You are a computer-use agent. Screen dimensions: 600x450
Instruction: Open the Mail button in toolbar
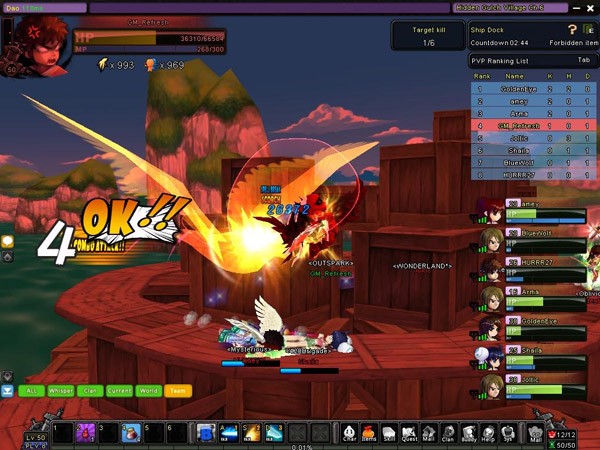535,432
